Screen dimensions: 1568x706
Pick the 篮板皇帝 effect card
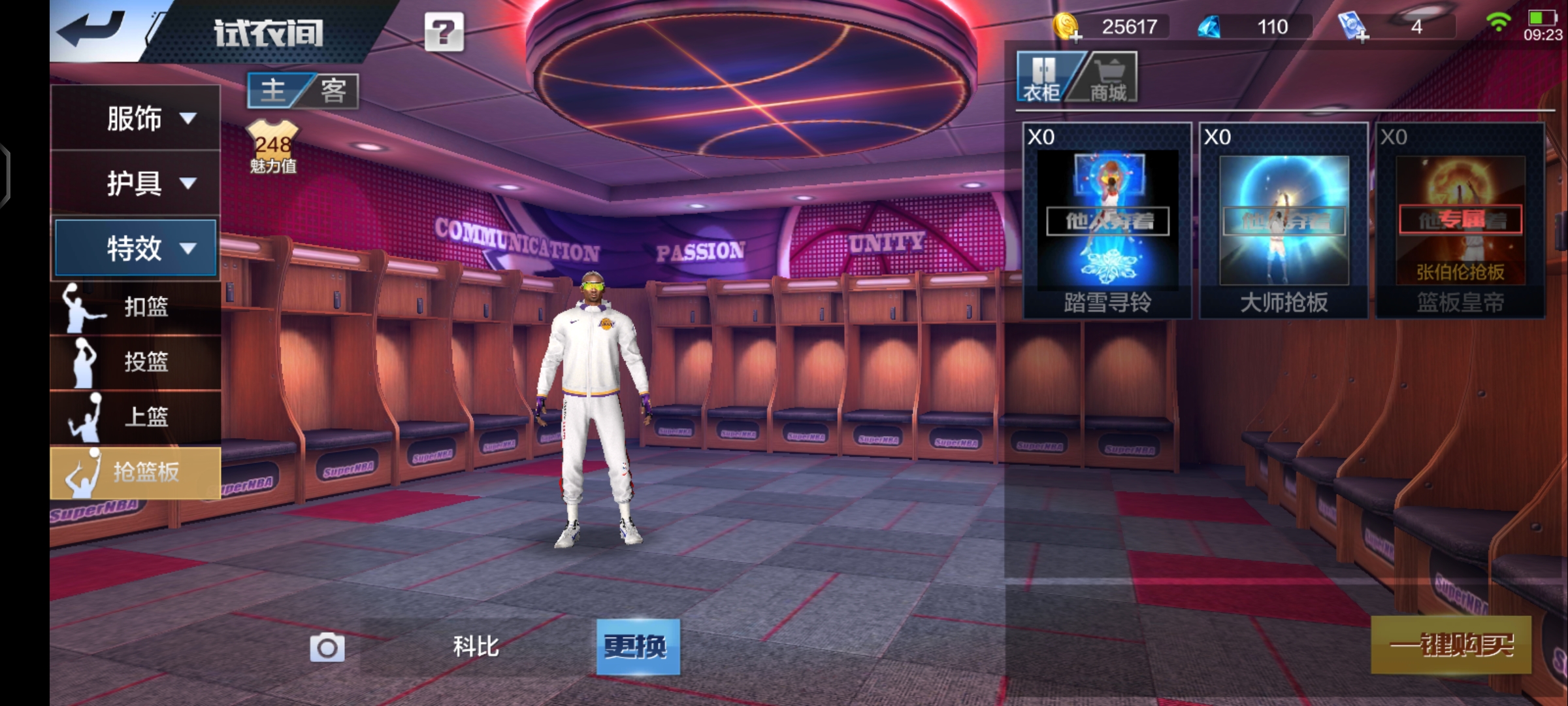[1460, 221]
